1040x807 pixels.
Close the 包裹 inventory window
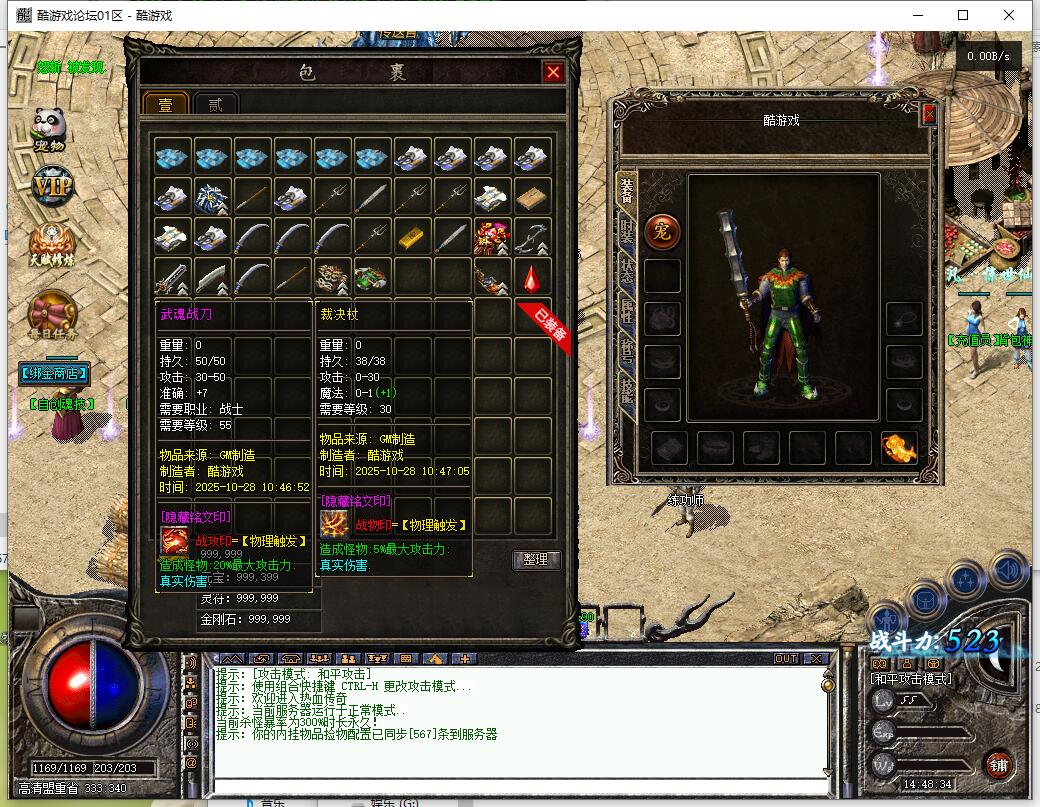click(x=552, y=72)
